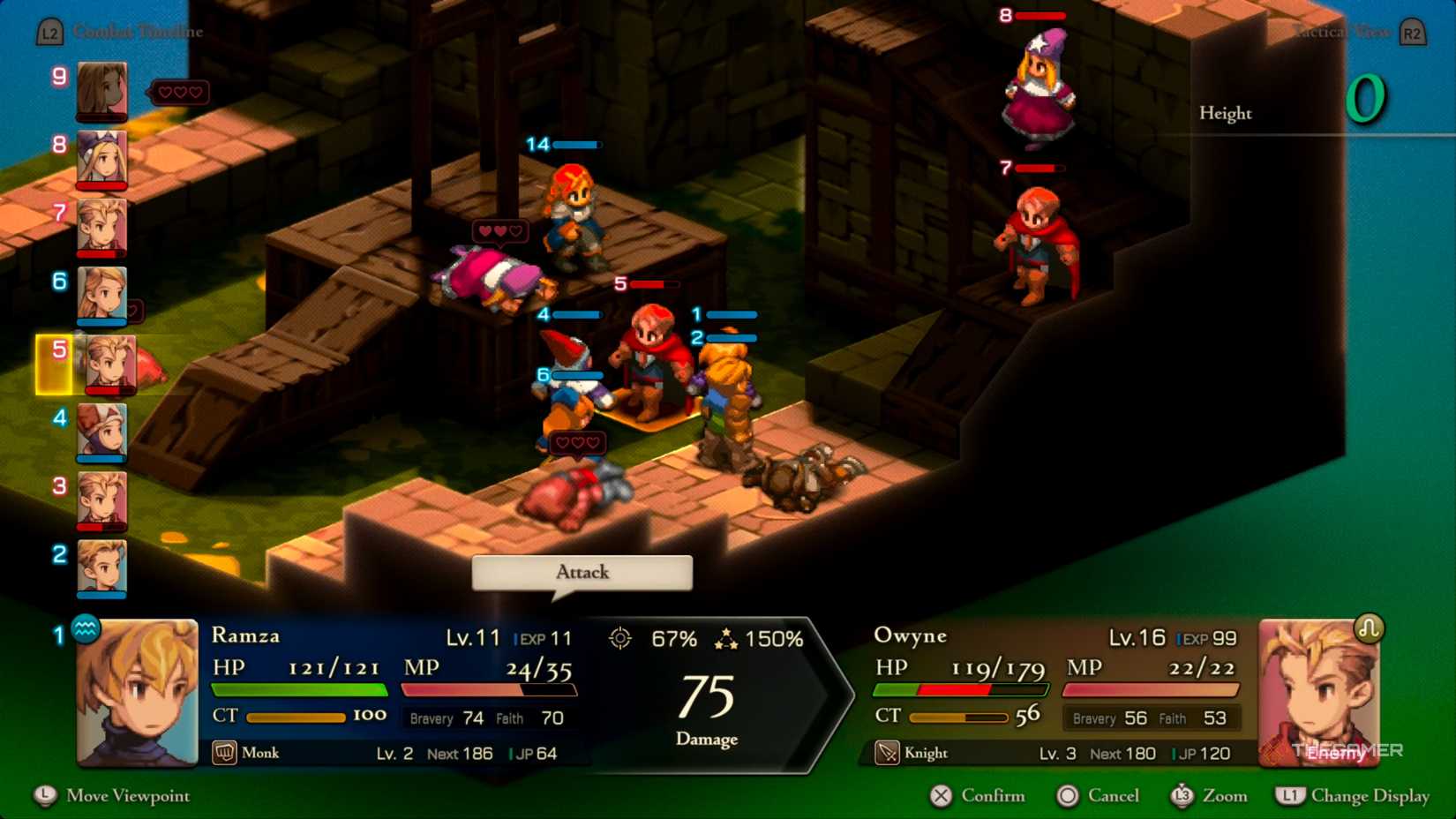Click Ramza's CT gauge at 100
The width and height of the screenshot is (1456, 819).
point(297,717)
